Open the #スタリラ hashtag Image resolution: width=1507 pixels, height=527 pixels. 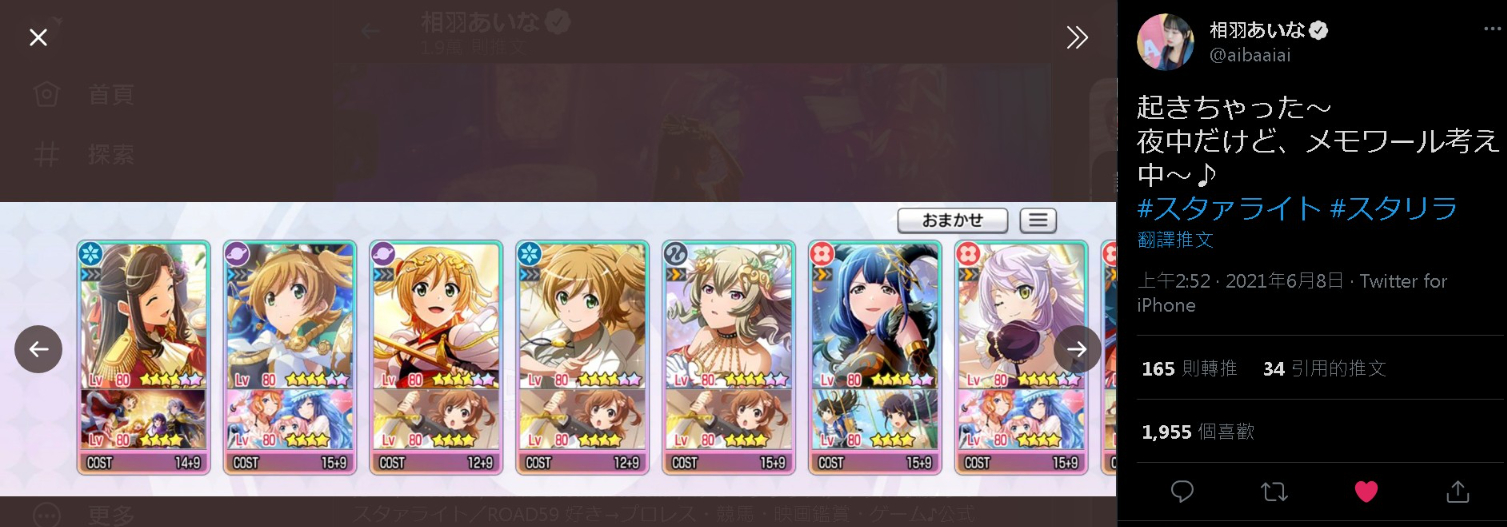(1393, 208)
